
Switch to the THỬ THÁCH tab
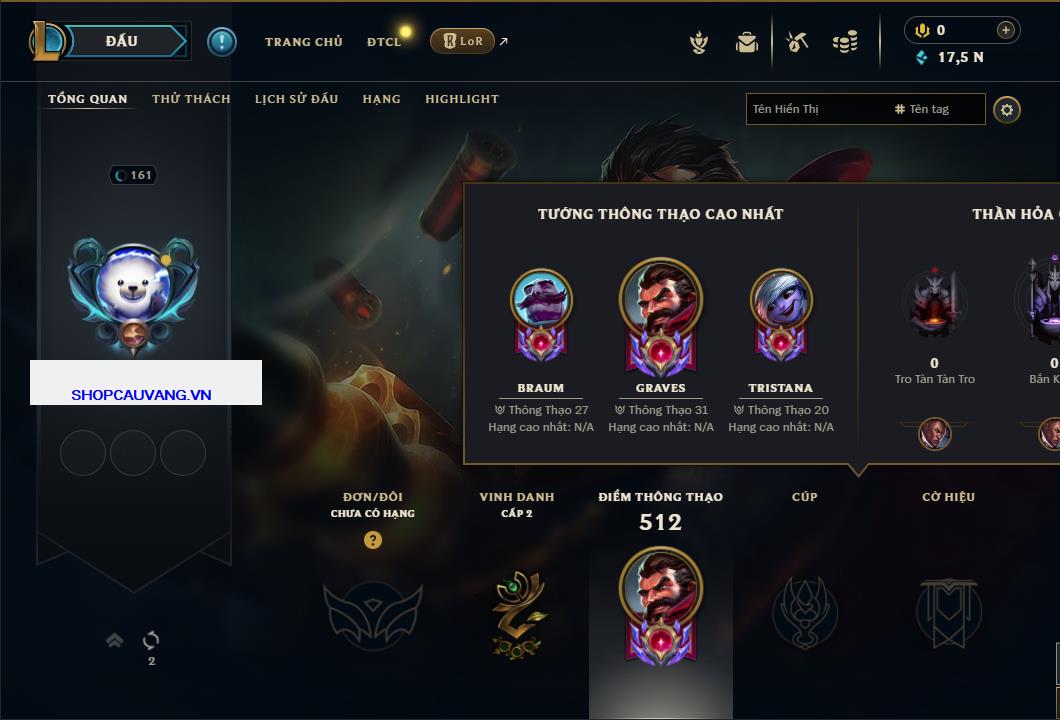tap(191, 99)
